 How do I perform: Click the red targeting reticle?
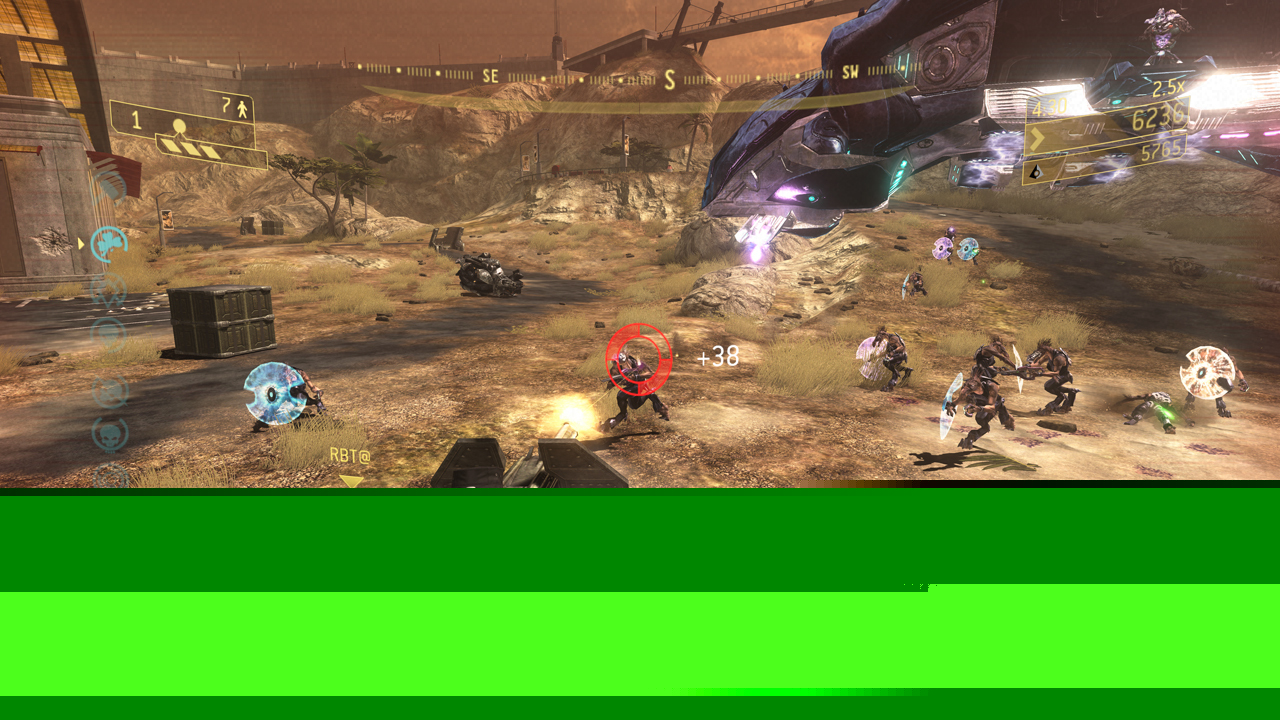636,356
